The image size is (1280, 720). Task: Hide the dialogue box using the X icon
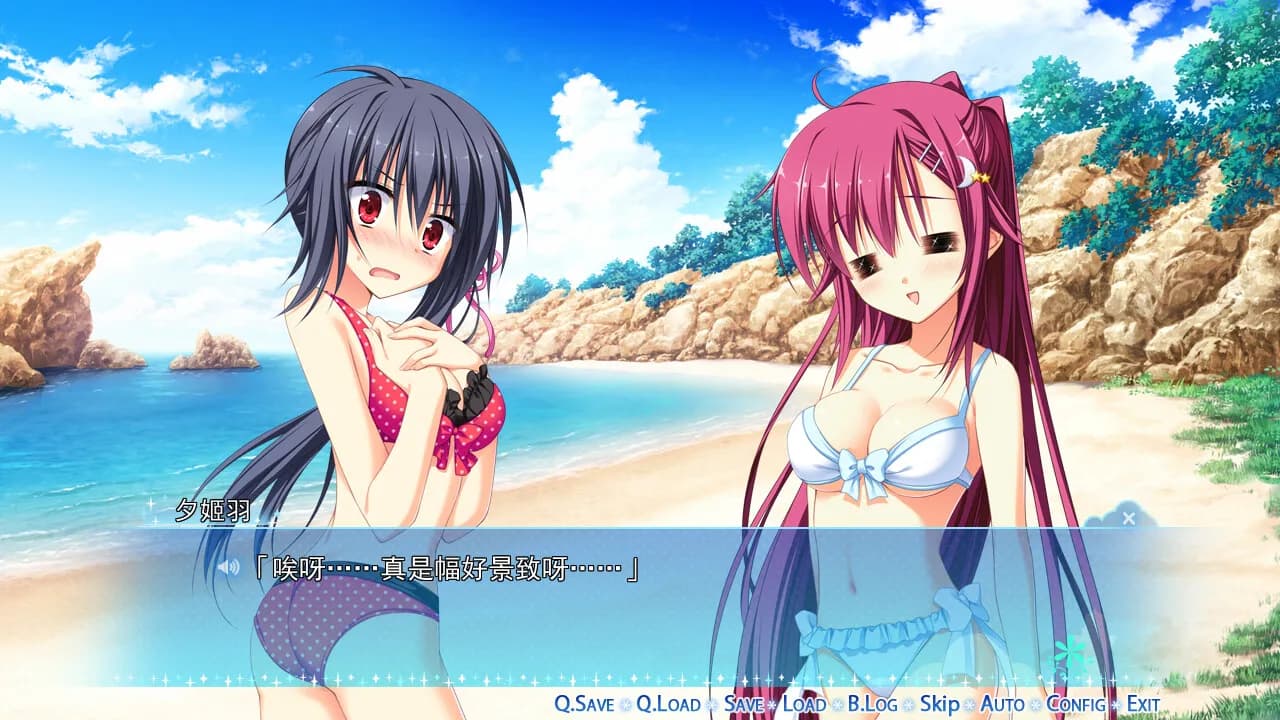pos(1128,518)
